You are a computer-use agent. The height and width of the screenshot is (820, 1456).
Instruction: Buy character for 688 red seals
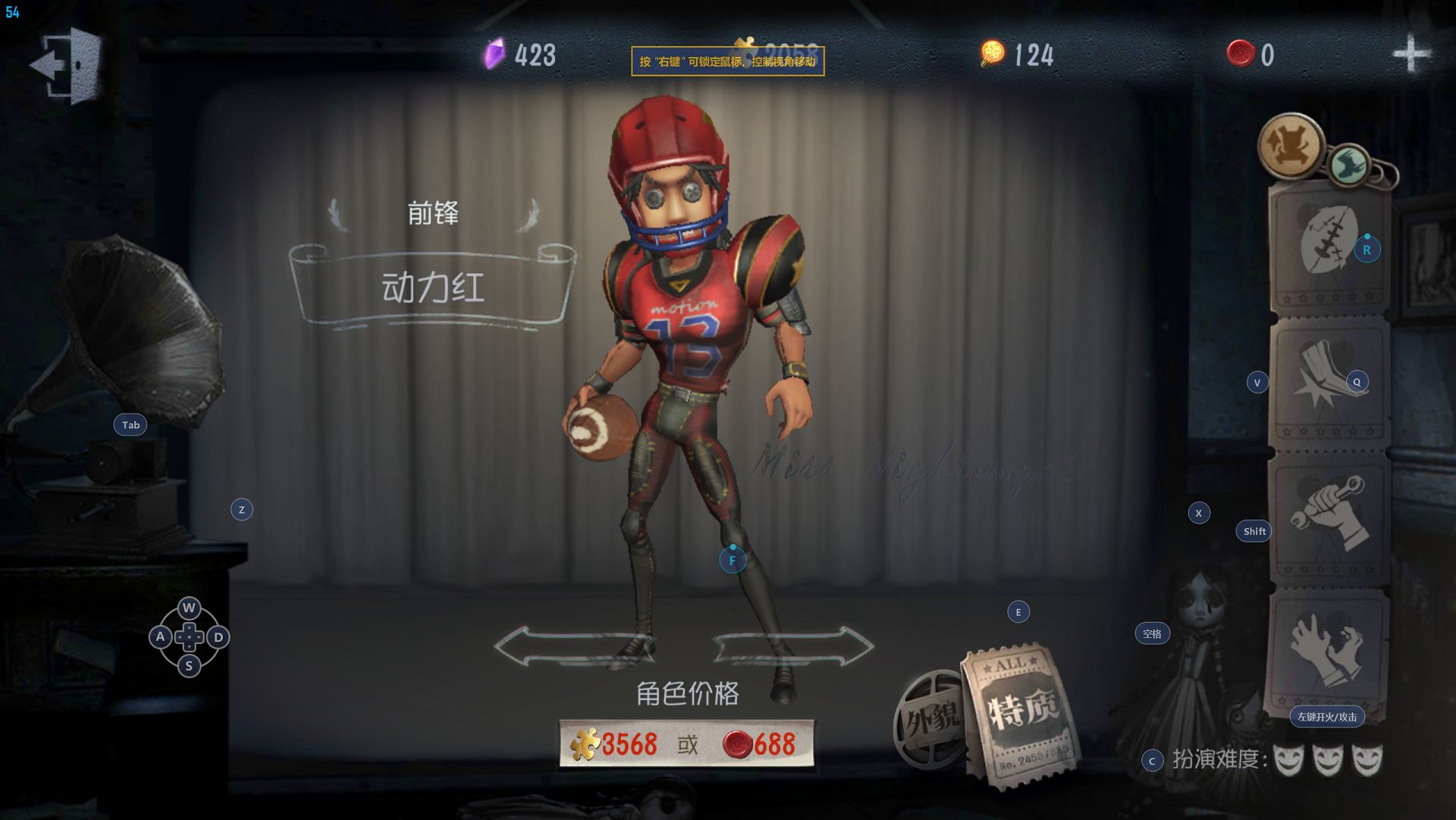click(761, 744)
